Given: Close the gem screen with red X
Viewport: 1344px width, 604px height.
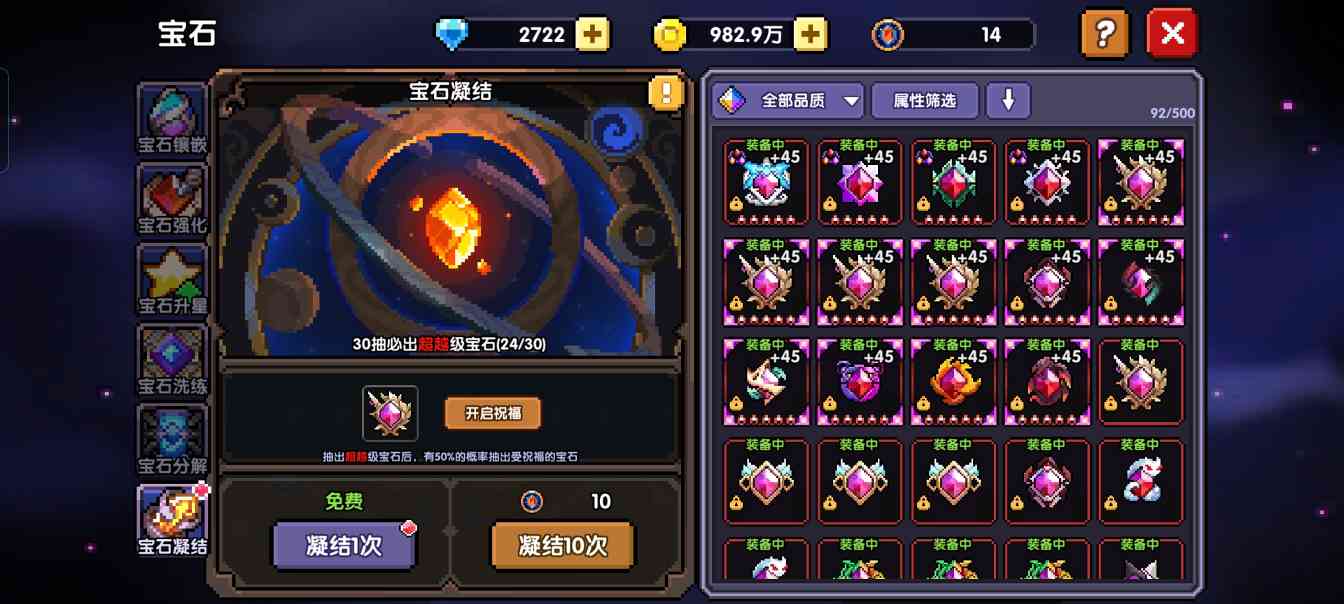Looking at the screenshot, I should [1172, 34].
